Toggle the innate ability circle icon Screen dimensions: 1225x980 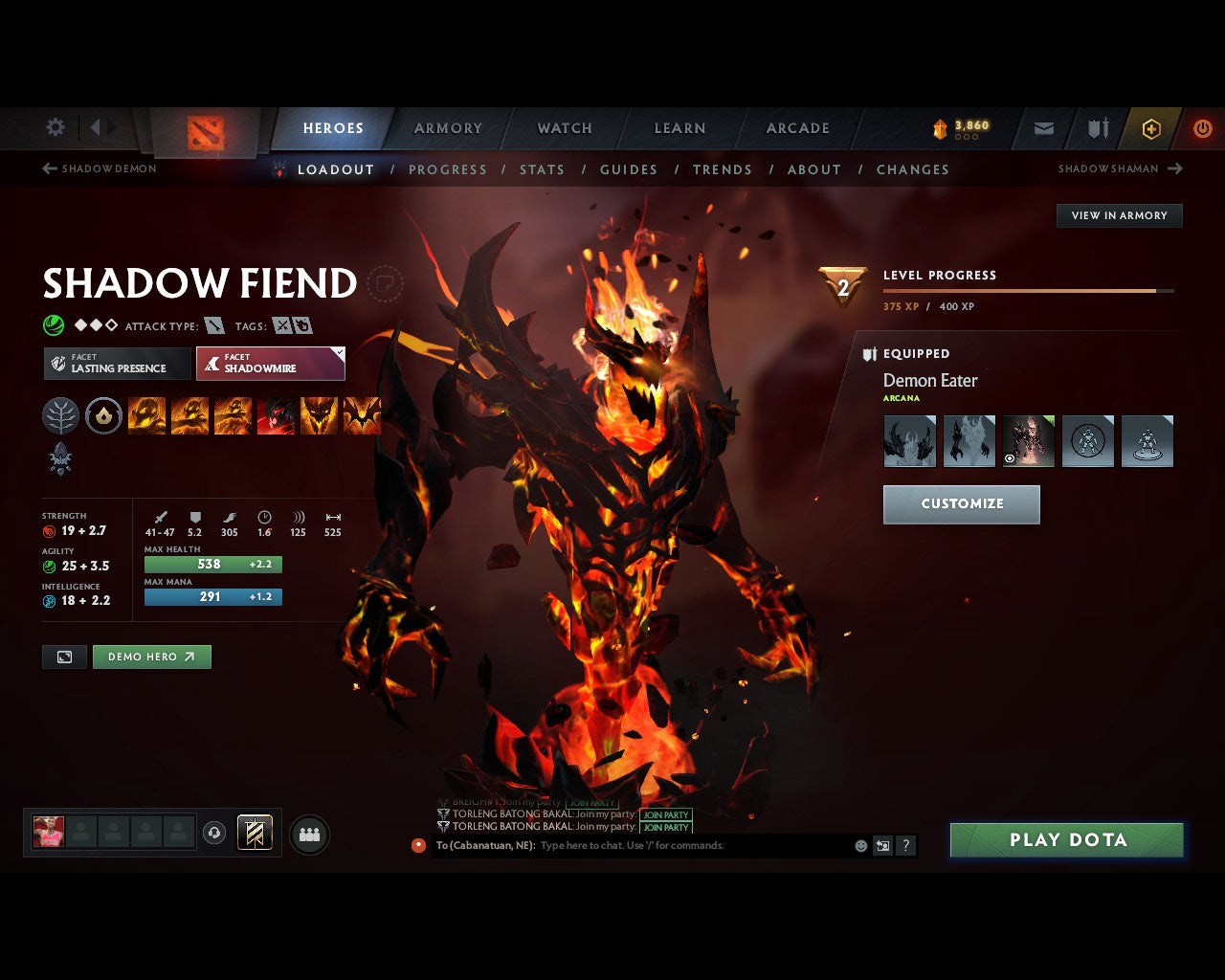[103, 415]
